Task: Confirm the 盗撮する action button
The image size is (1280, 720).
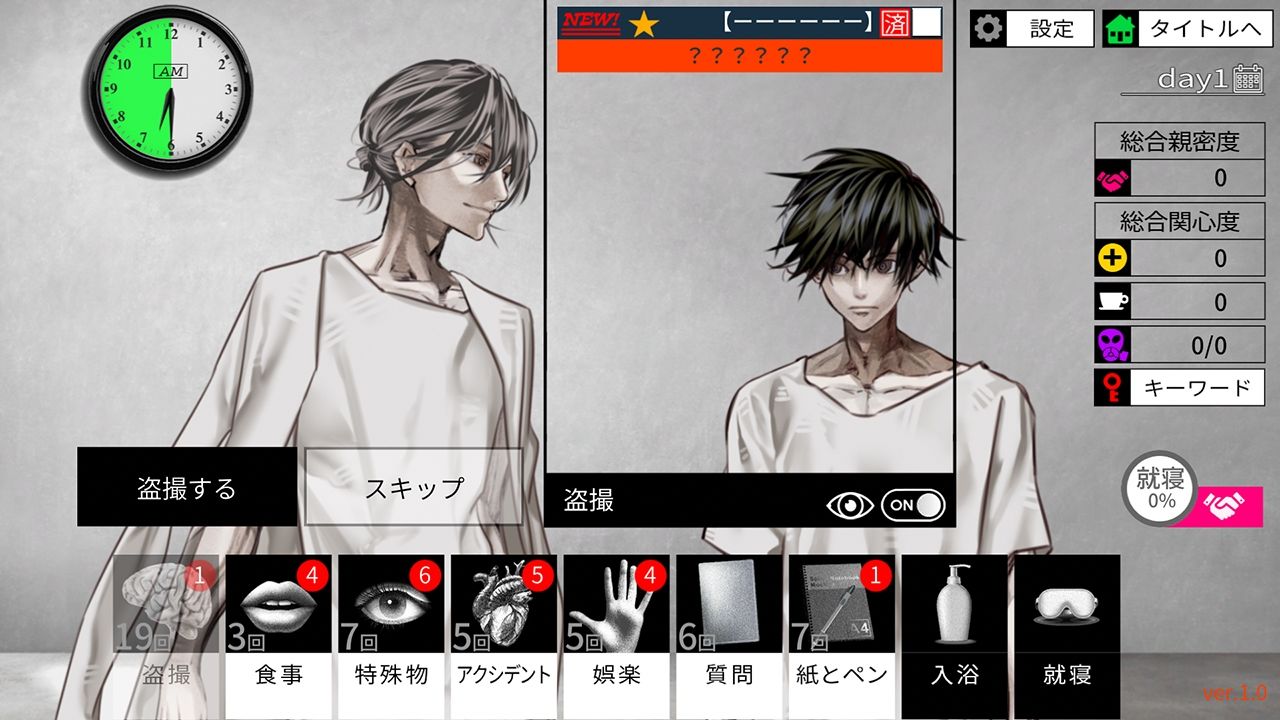Action: pyautogui.click(x=187, y=487)
